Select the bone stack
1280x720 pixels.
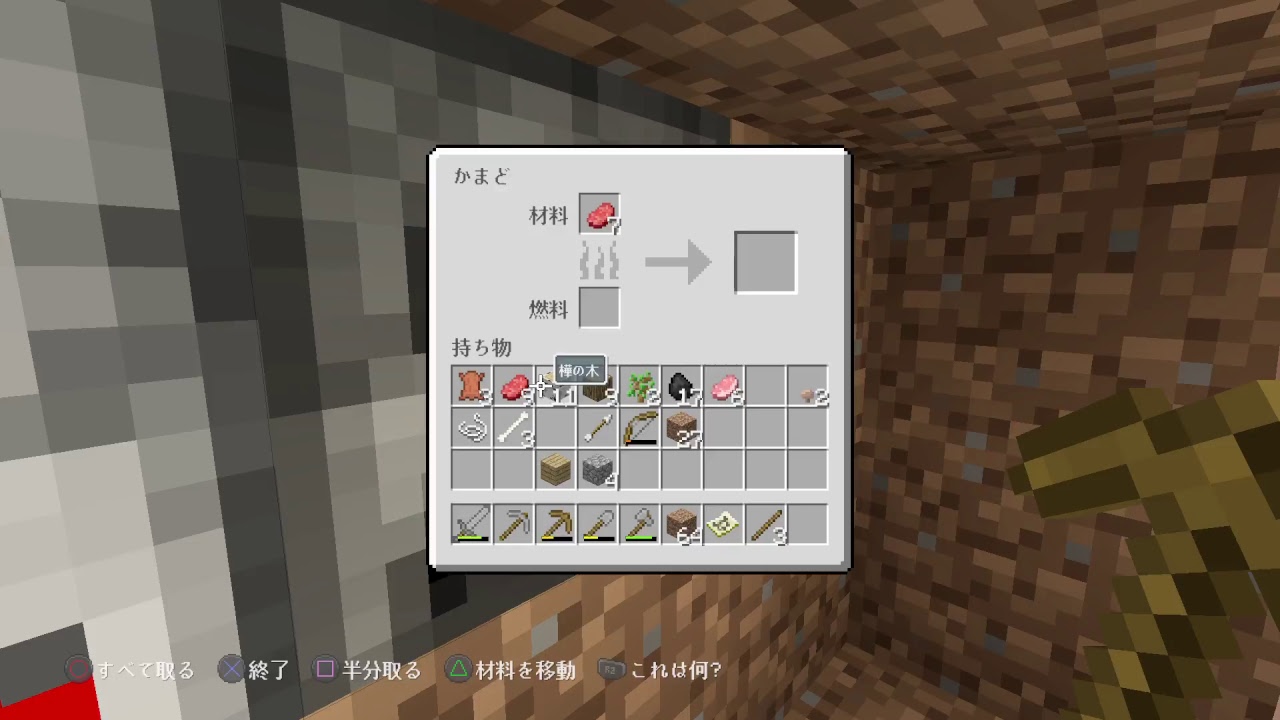point(513,428)
